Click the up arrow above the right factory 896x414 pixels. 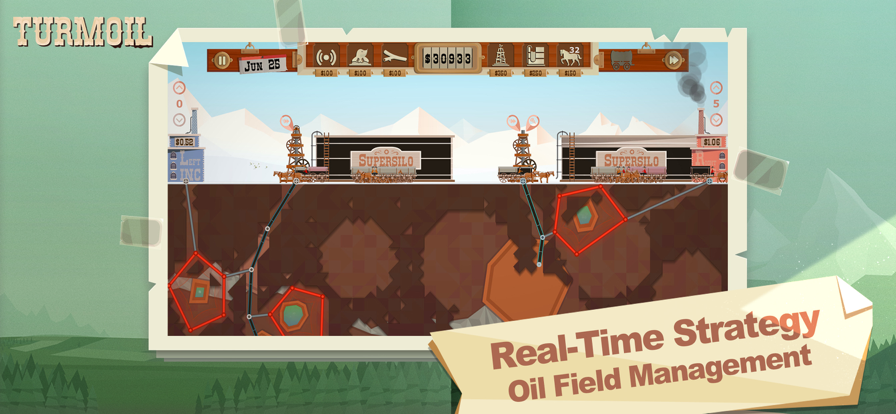[x=715, y=88]
